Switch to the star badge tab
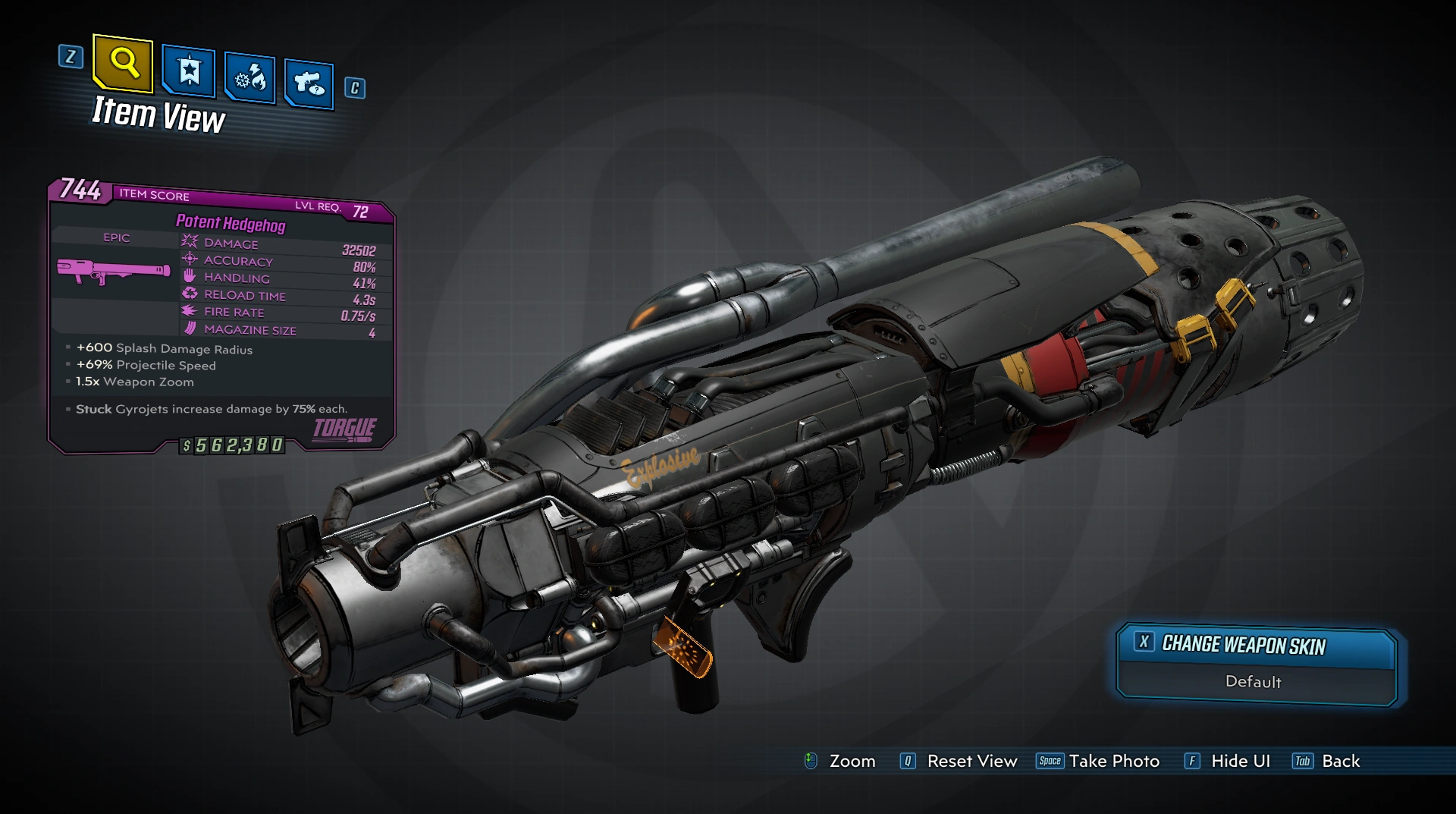The height and width of the screenshot is (814, 1456). [189, 71]
